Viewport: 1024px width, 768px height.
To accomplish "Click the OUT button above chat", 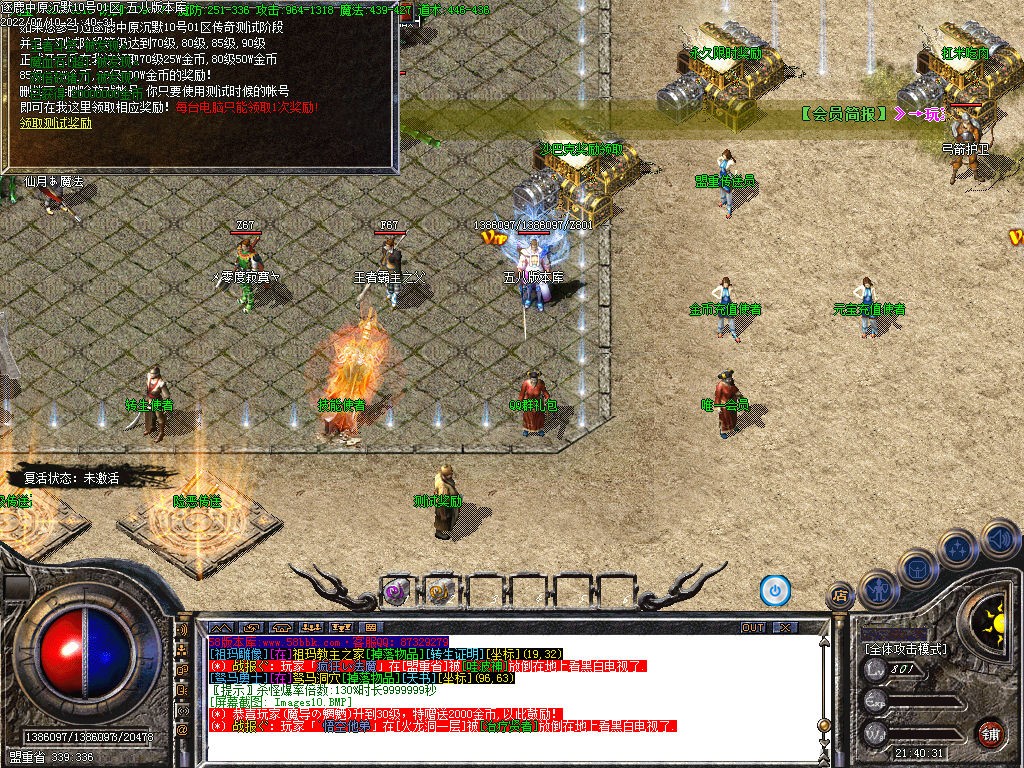I will pos(753,627).
